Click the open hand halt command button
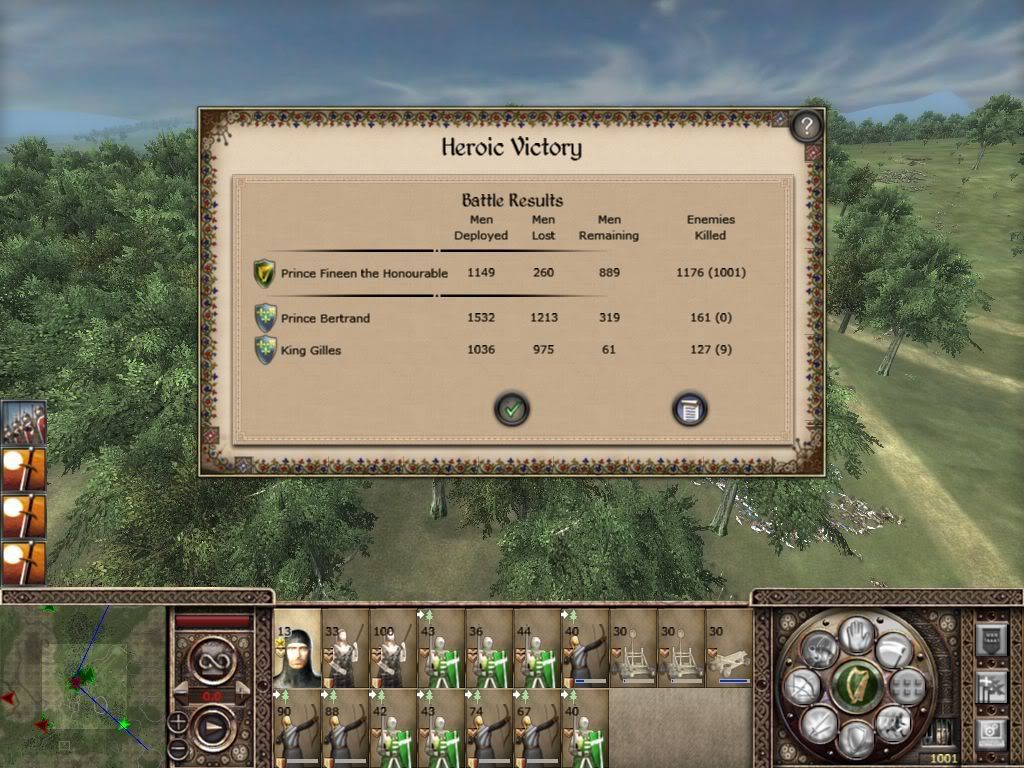 [x=856, y=634]
